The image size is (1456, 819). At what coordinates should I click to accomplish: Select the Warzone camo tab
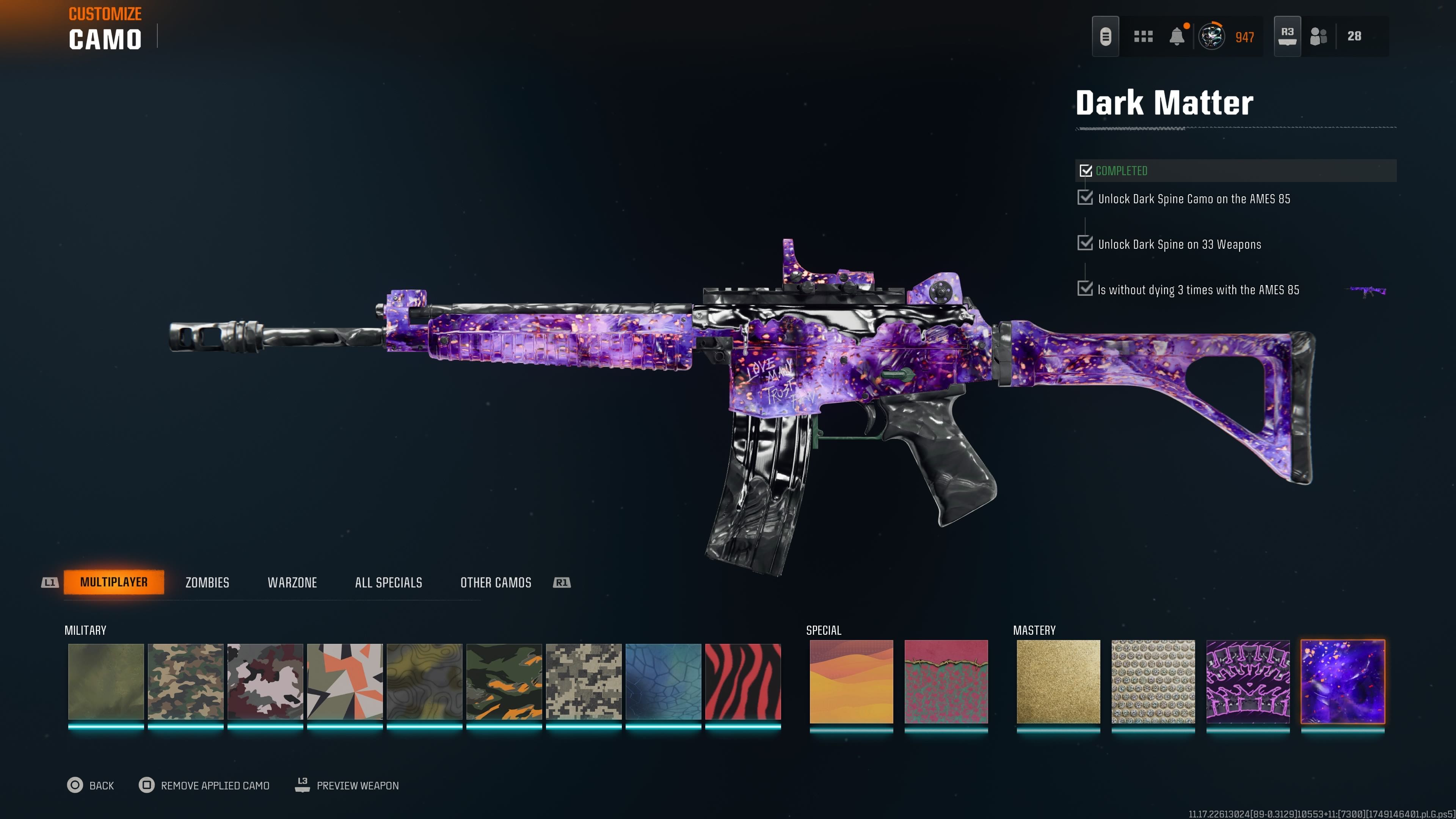pyautogui.click(x=292, y=583)
